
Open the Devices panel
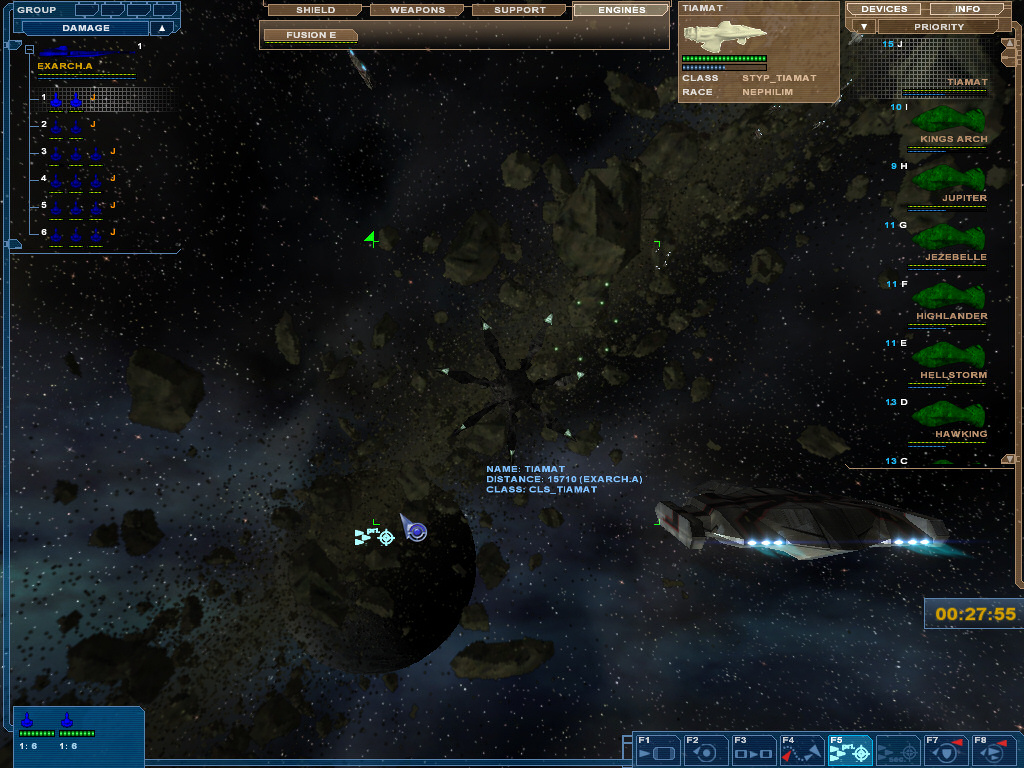click(883, 9)
